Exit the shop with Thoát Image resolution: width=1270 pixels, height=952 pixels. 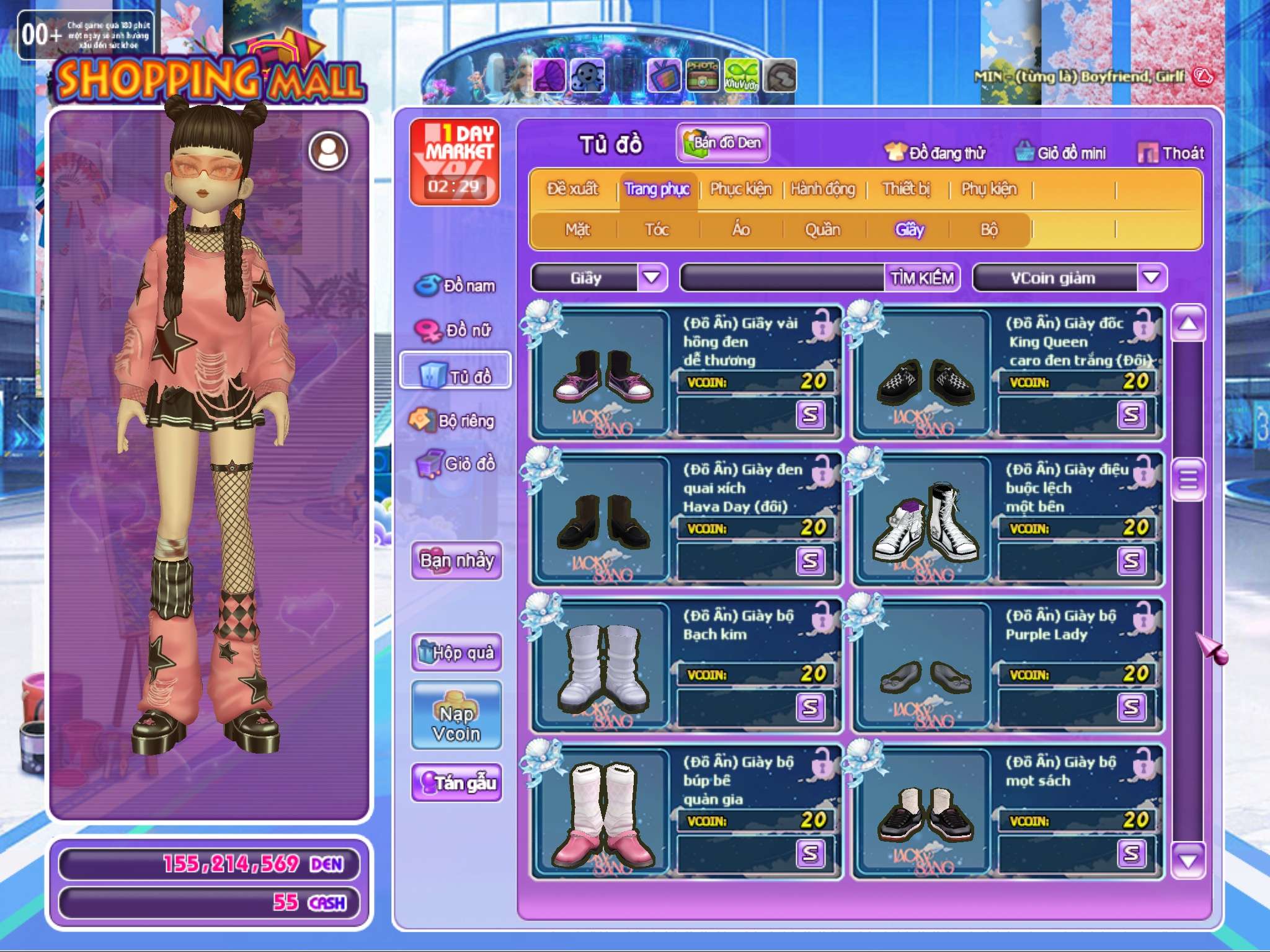(1171, 152)
